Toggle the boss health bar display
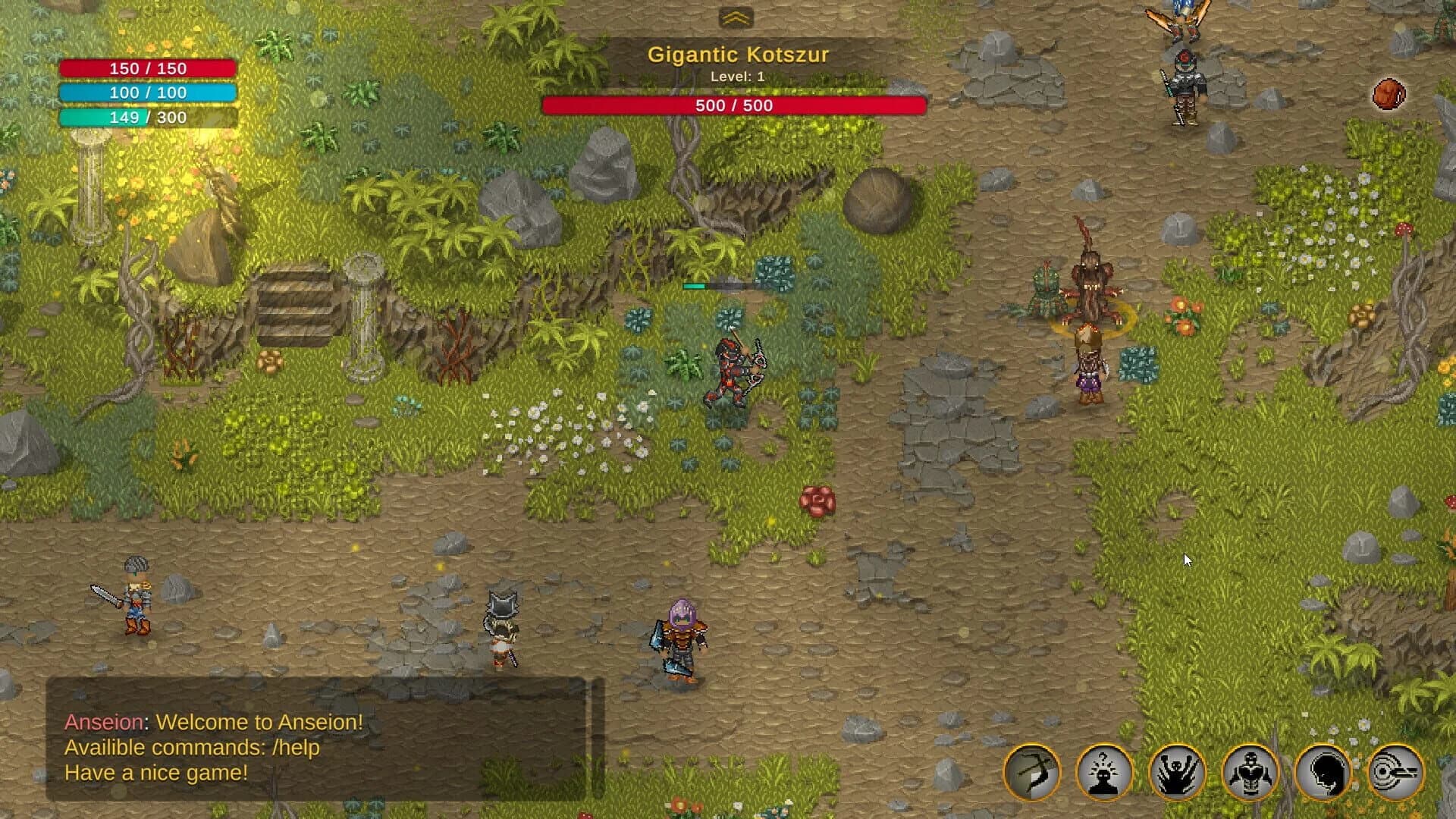Image resolution: width=1456 pixels, height=819 pixels. (x=733, y=105)
